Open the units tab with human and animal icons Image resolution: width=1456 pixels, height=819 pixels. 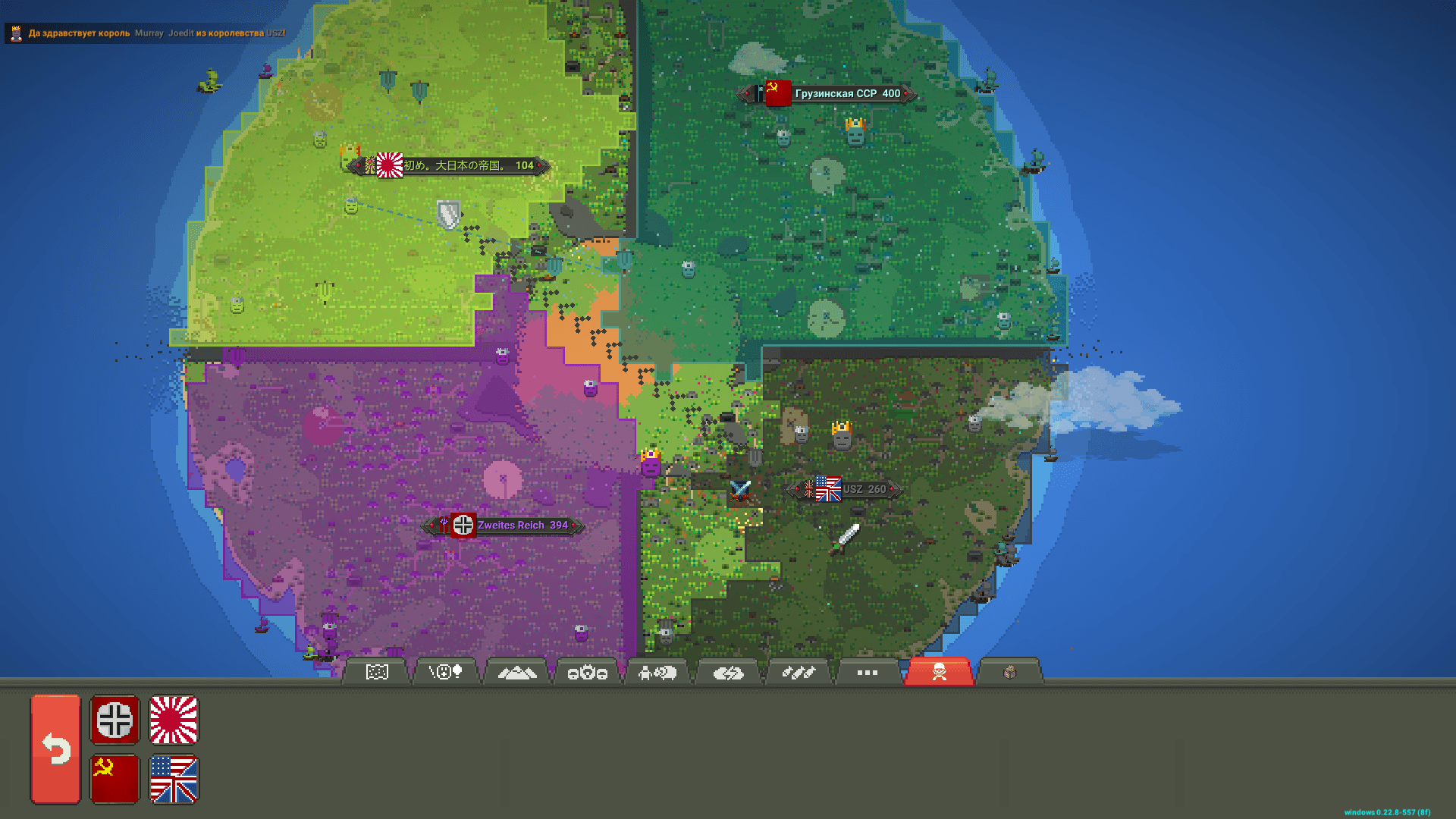(657, 672)
